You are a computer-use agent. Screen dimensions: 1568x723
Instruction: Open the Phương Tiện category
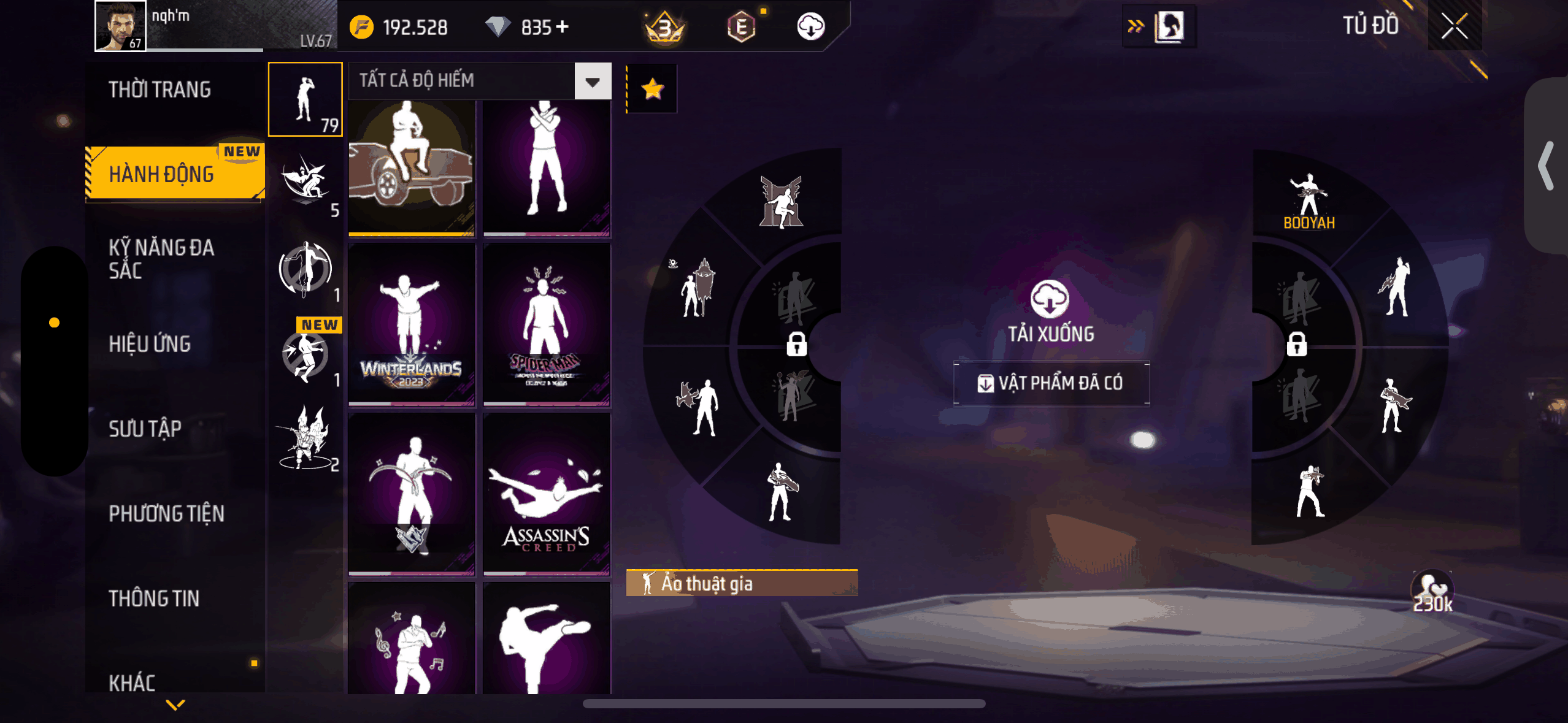click(166, 513)
